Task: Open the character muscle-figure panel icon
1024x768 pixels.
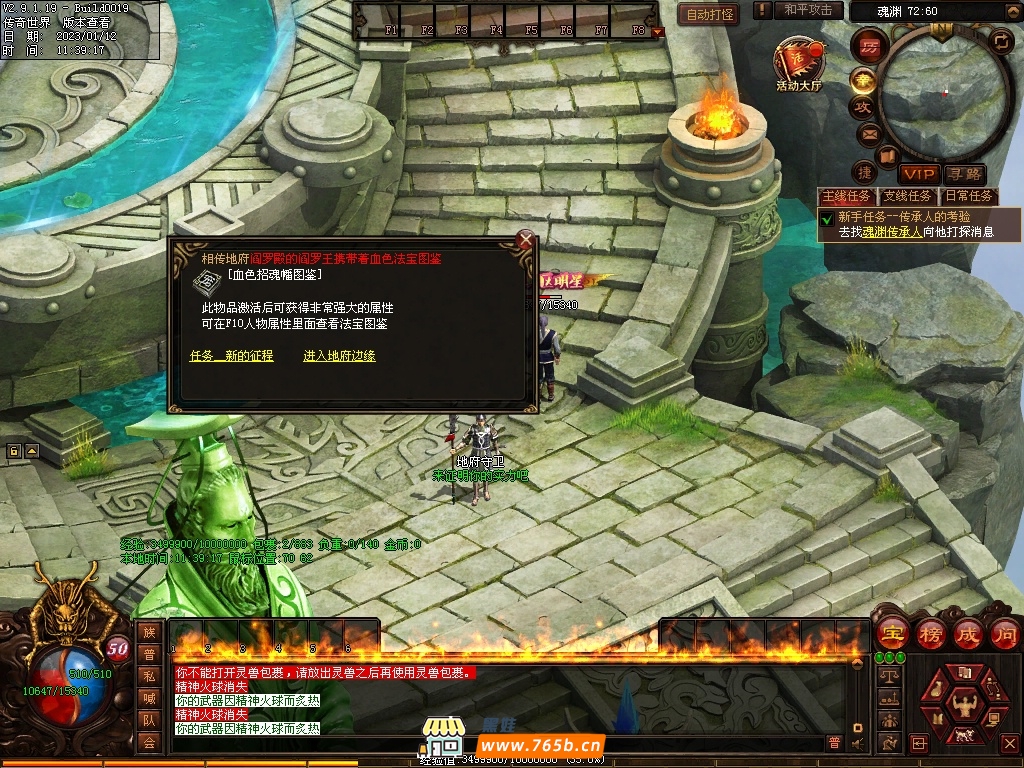Action: point(964,703)
